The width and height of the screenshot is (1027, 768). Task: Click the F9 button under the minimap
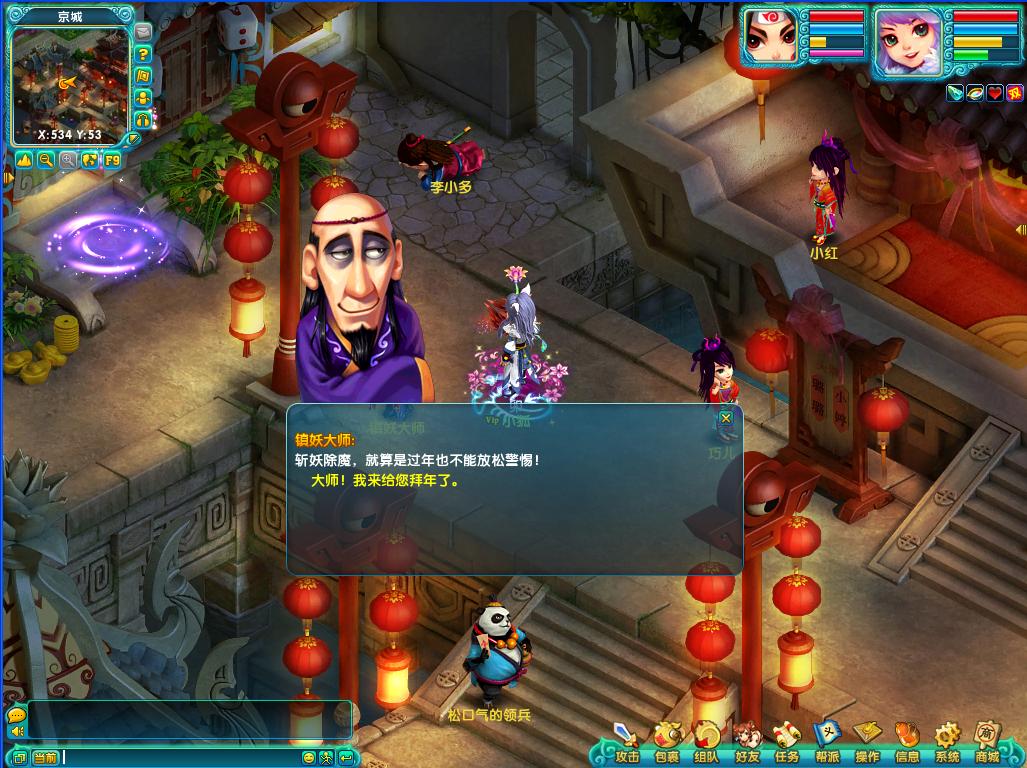[112, 160]
